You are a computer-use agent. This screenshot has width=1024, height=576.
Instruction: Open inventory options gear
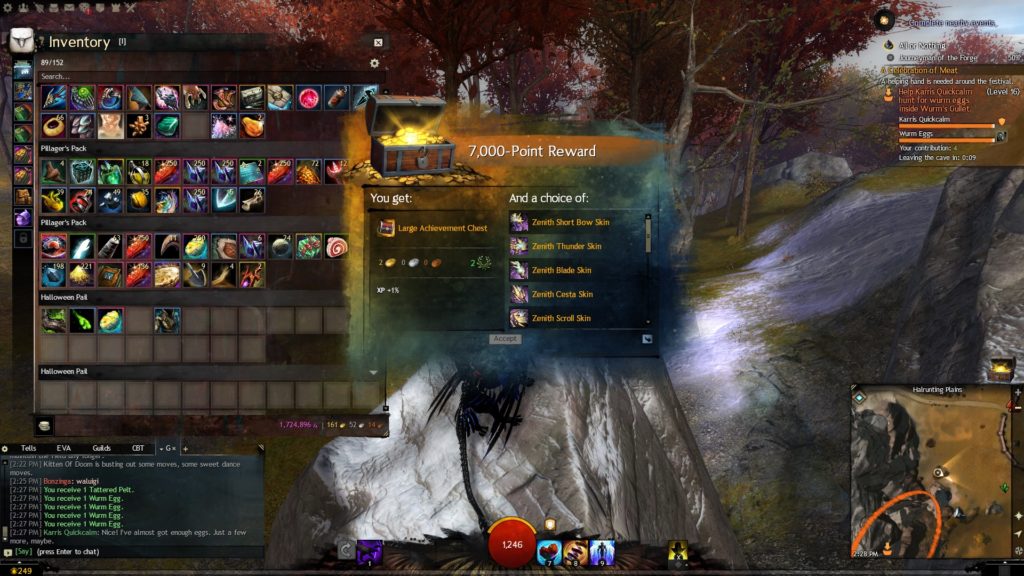[375, 63]
